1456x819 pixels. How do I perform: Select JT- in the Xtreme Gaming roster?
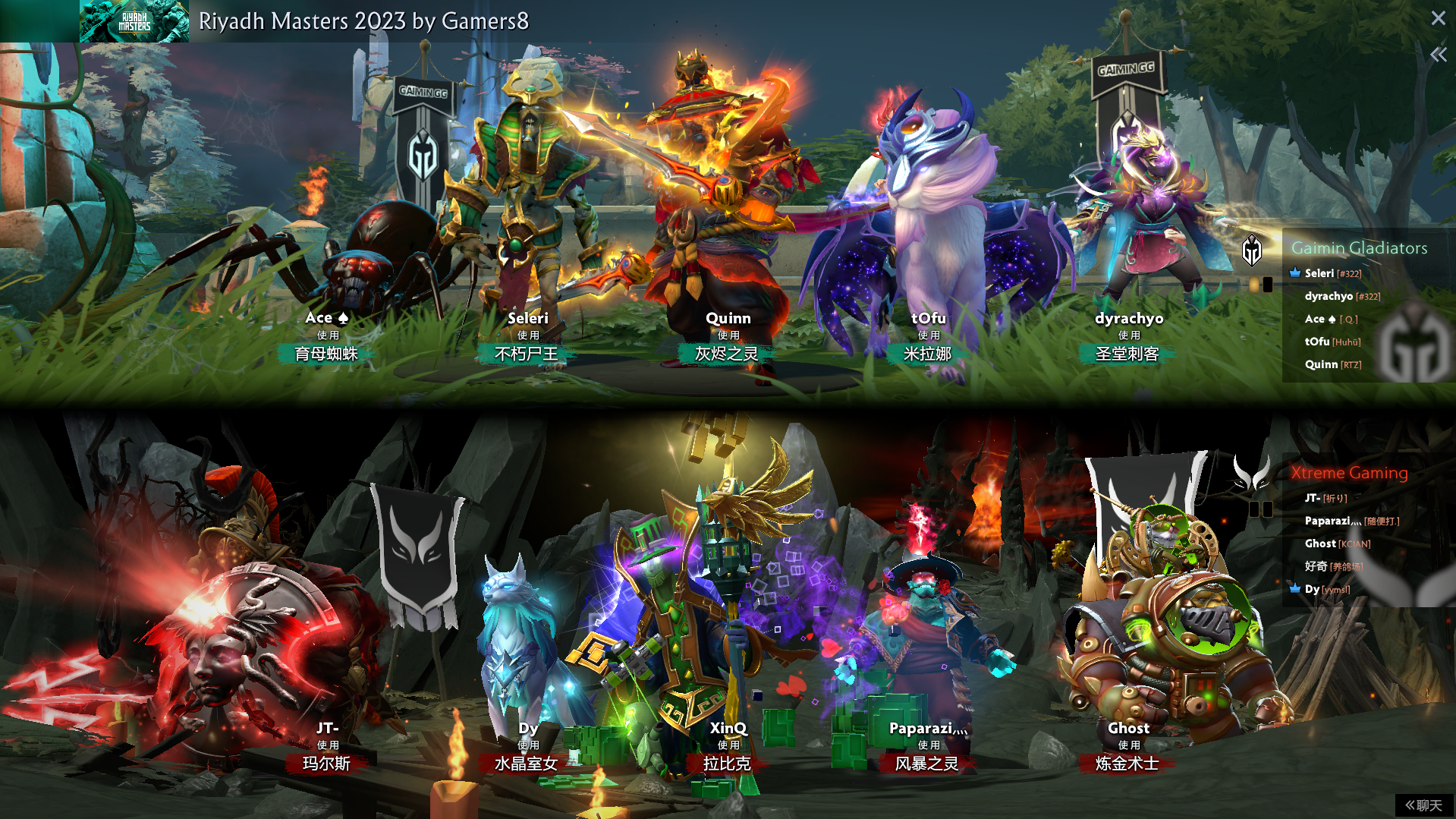[1313, 498]
